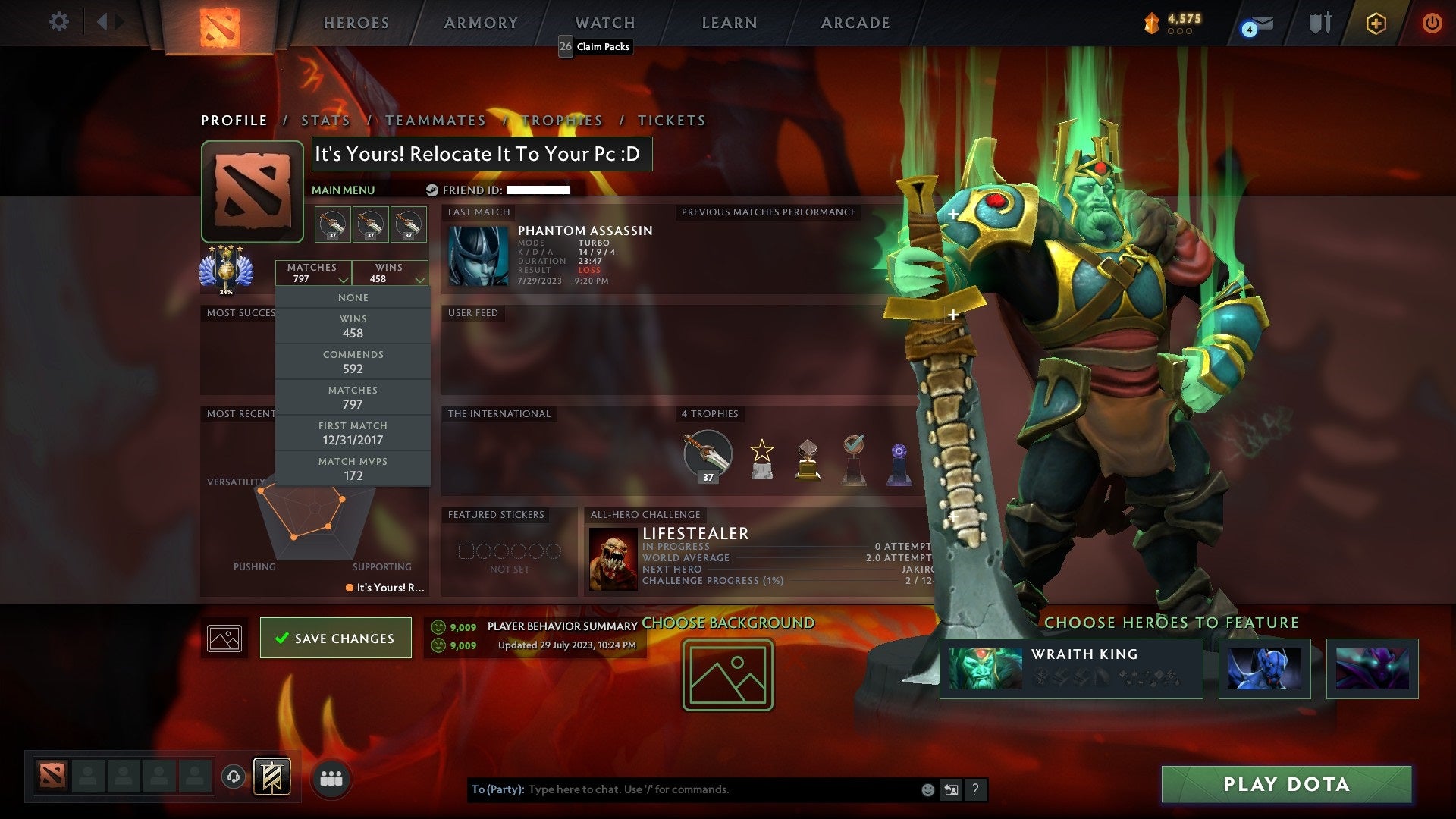Go to the WATCH menu
This screenshot has height=819, width=1456.
(604, 23)
